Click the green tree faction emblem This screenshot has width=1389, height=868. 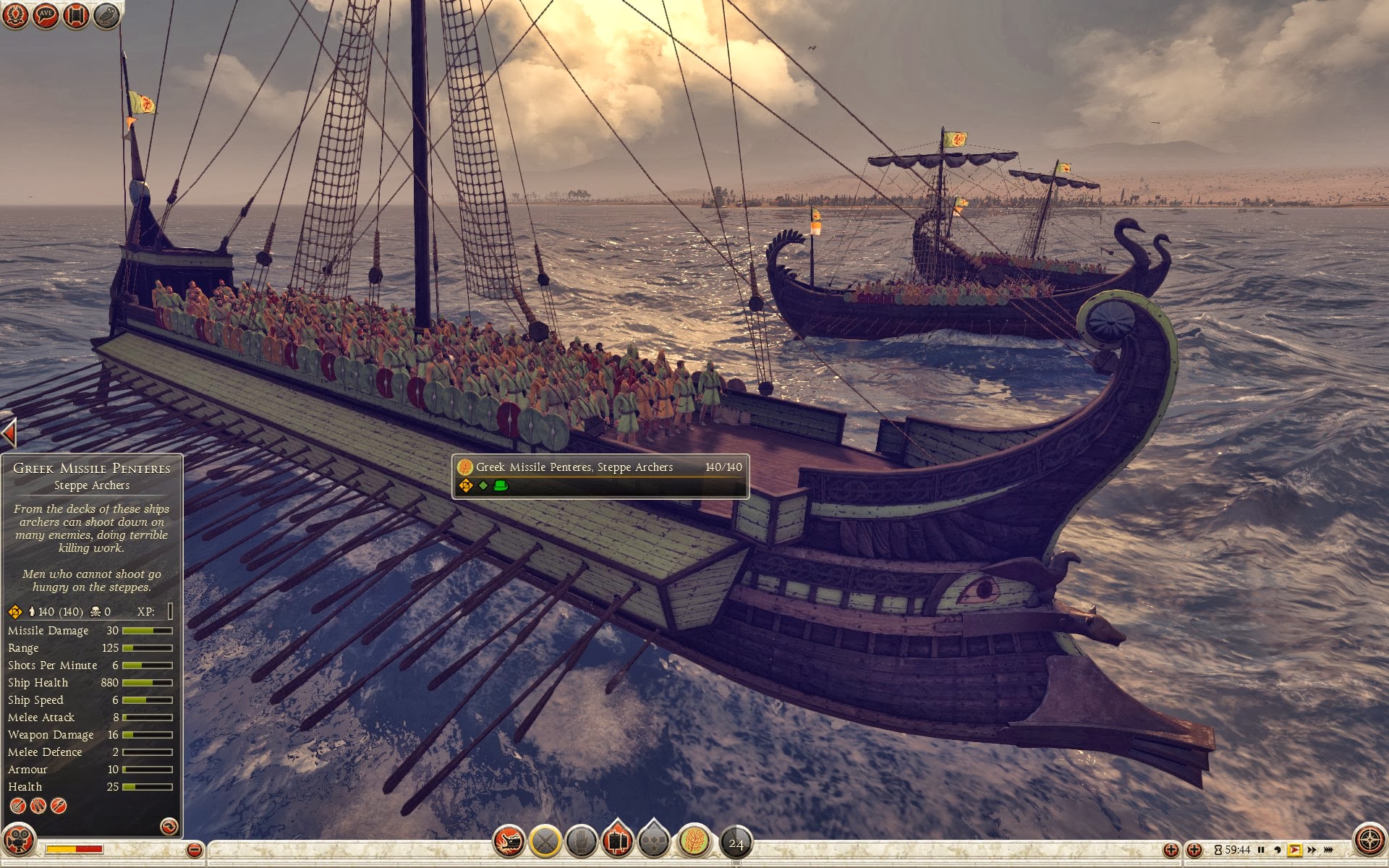click(694, 841)
